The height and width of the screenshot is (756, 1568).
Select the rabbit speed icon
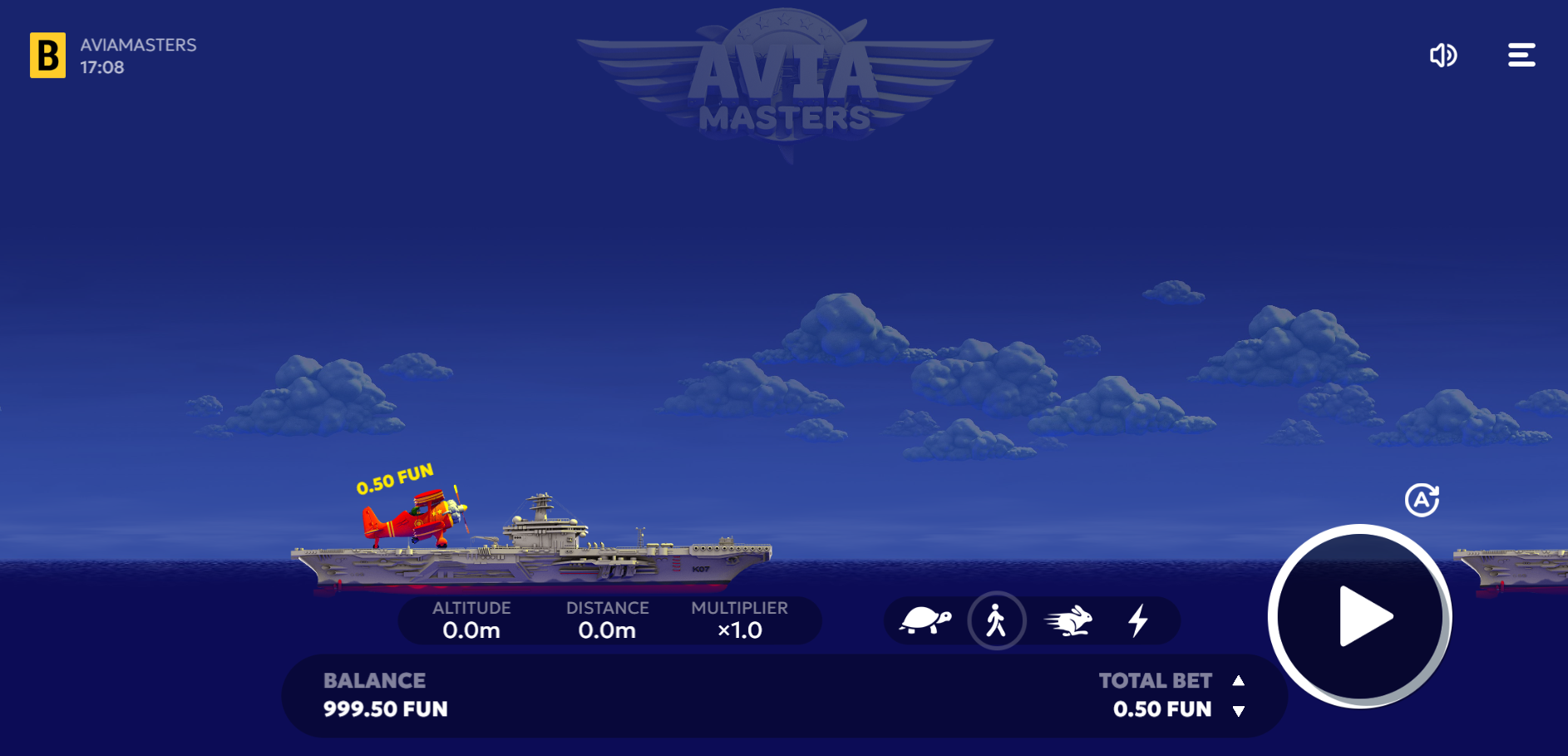(x=1068, y=620)
